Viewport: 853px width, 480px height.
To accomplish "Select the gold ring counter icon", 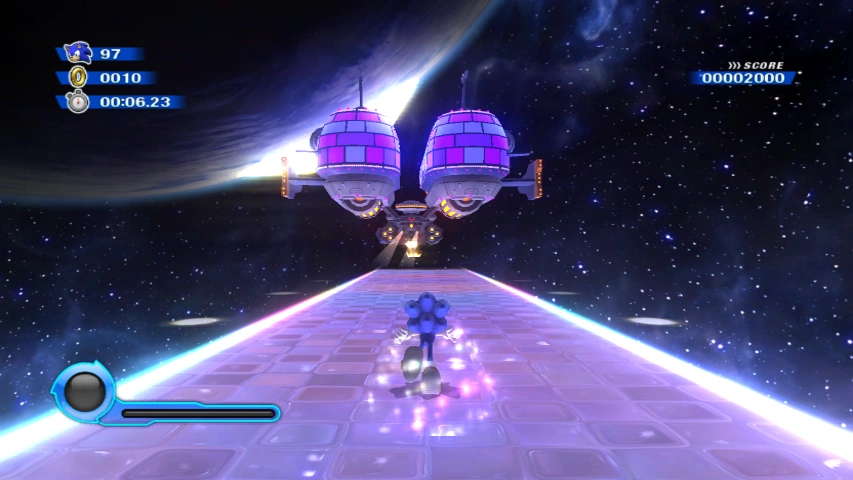I will tap(78, 77).
